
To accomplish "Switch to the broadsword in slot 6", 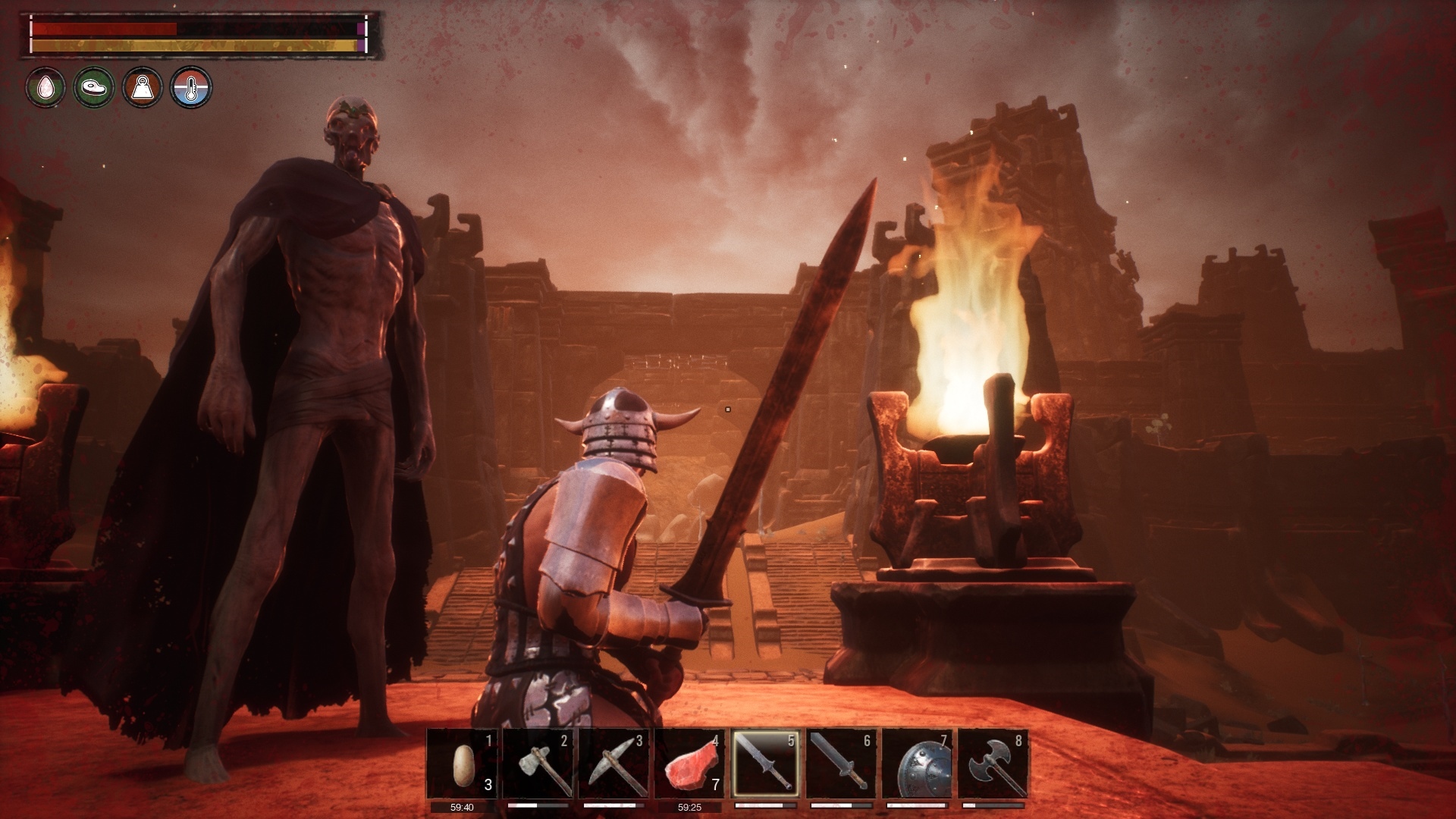I will (841, 763).
